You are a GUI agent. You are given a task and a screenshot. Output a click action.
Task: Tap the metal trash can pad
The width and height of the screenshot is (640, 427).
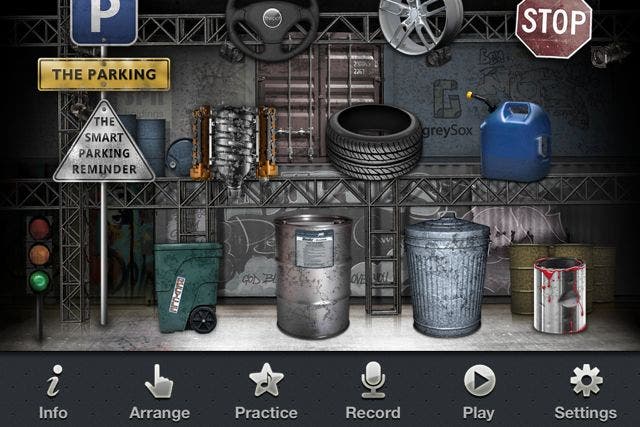click(x=447, y=275)
